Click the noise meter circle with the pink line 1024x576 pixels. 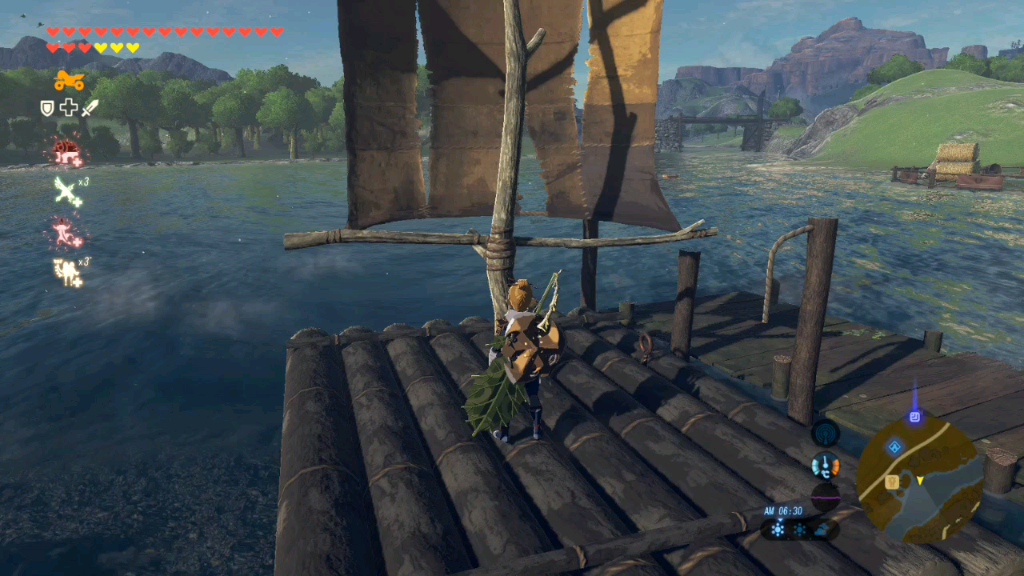[x=826, y=497]
